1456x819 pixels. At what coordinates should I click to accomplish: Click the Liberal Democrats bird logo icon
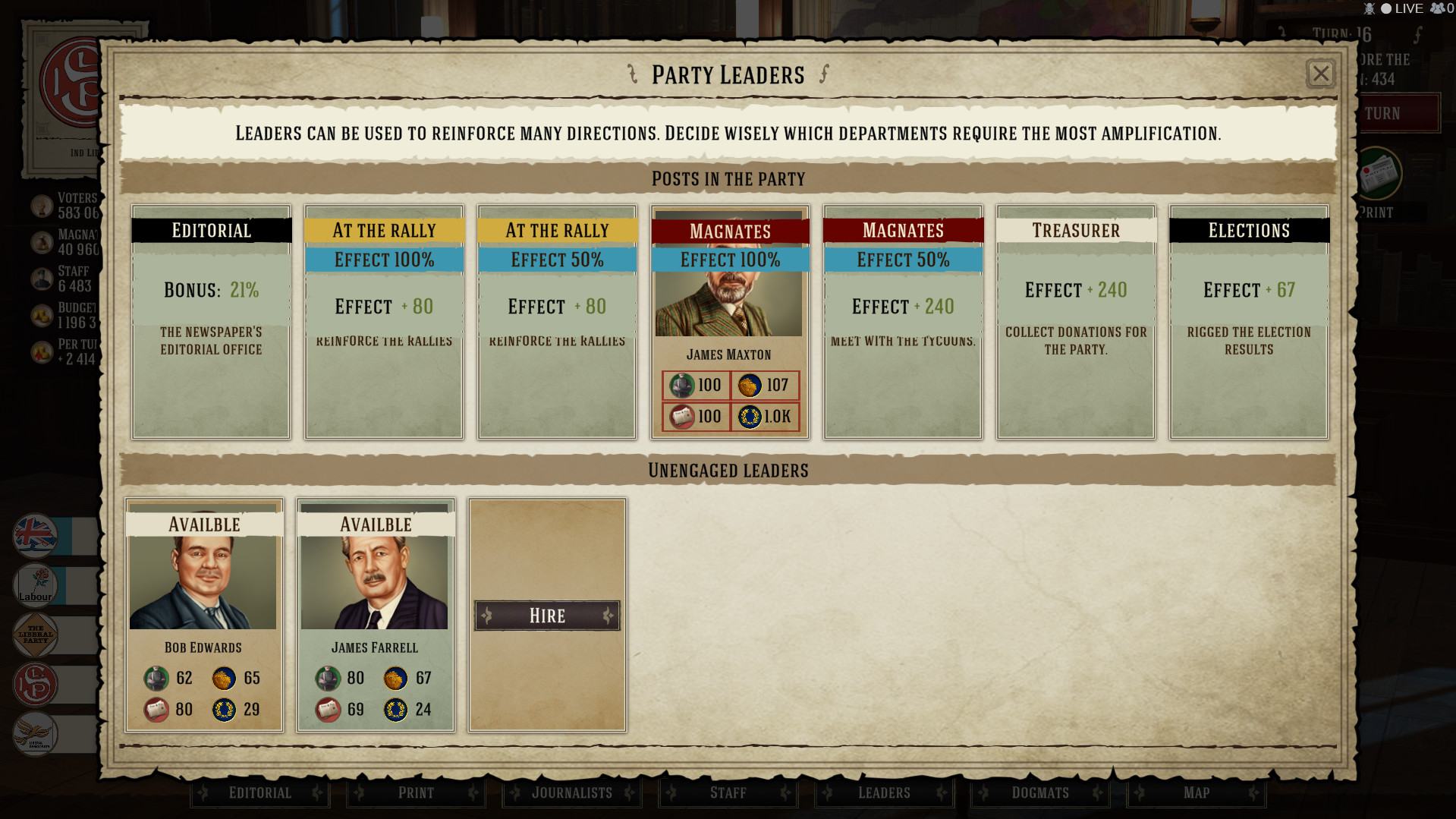pyautogui.click(x=35, y=733)
